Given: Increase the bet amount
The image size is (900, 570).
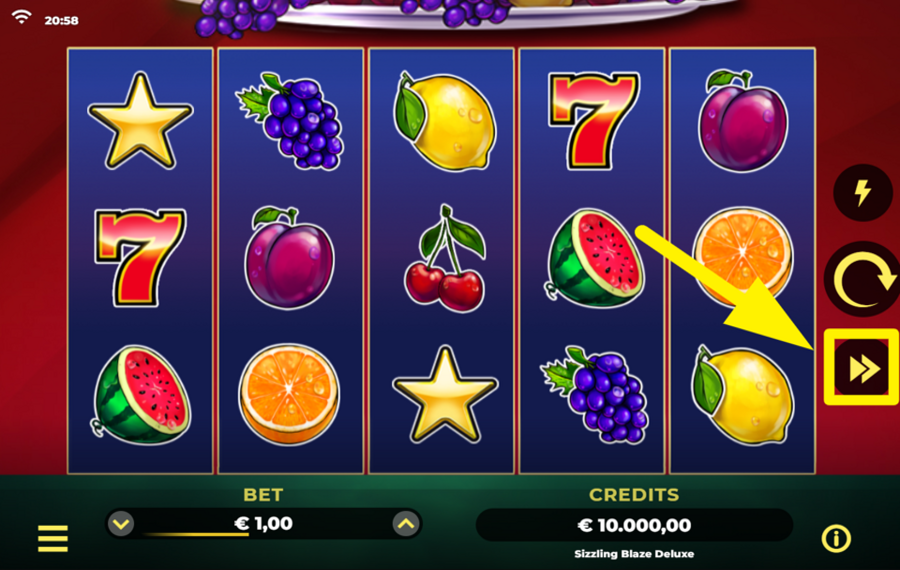Looking at the screenshot, I should (x=405, y=523).
